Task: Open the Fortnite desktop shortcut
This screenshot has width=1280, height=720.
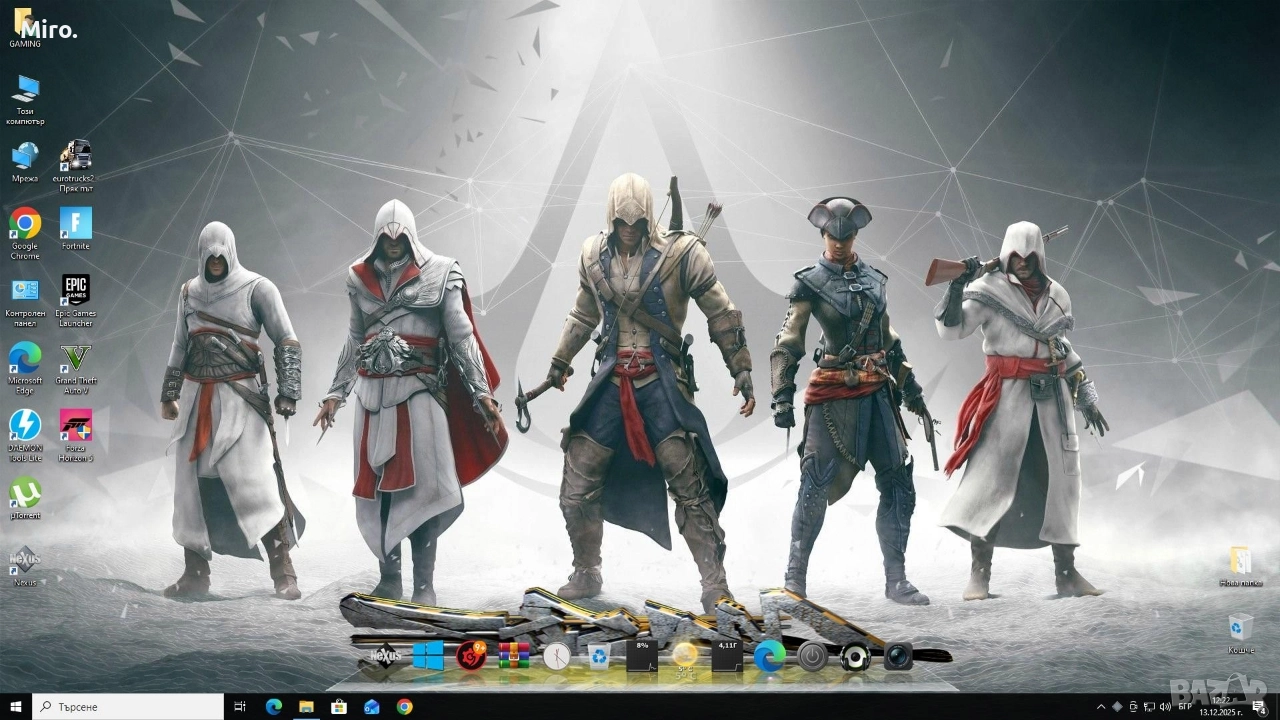Action: click(x=75, y=224)
